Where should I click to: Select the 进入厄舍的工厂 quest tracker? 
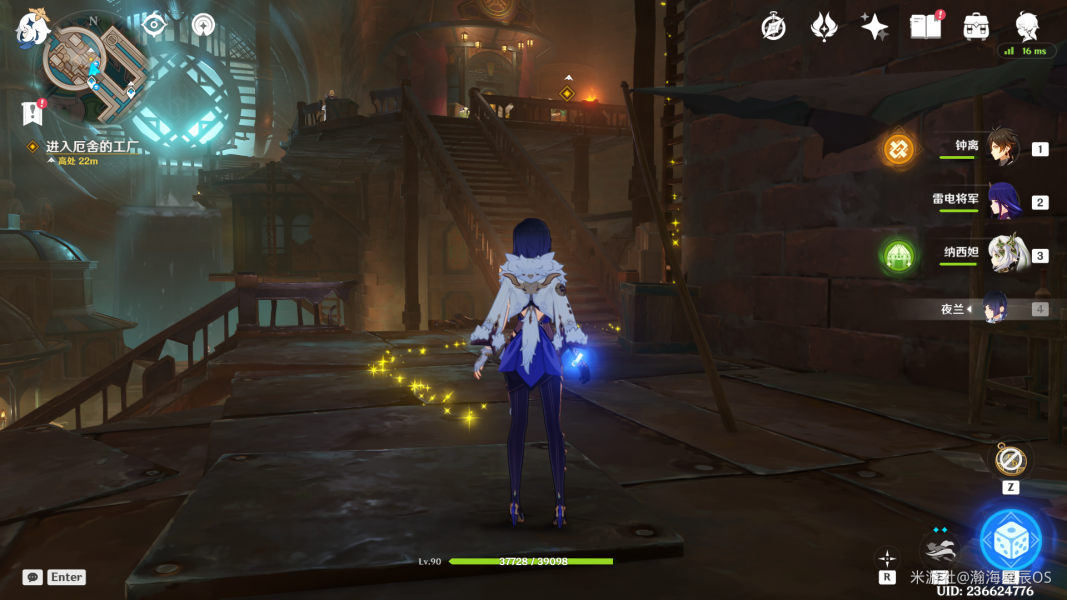[90, 146]
